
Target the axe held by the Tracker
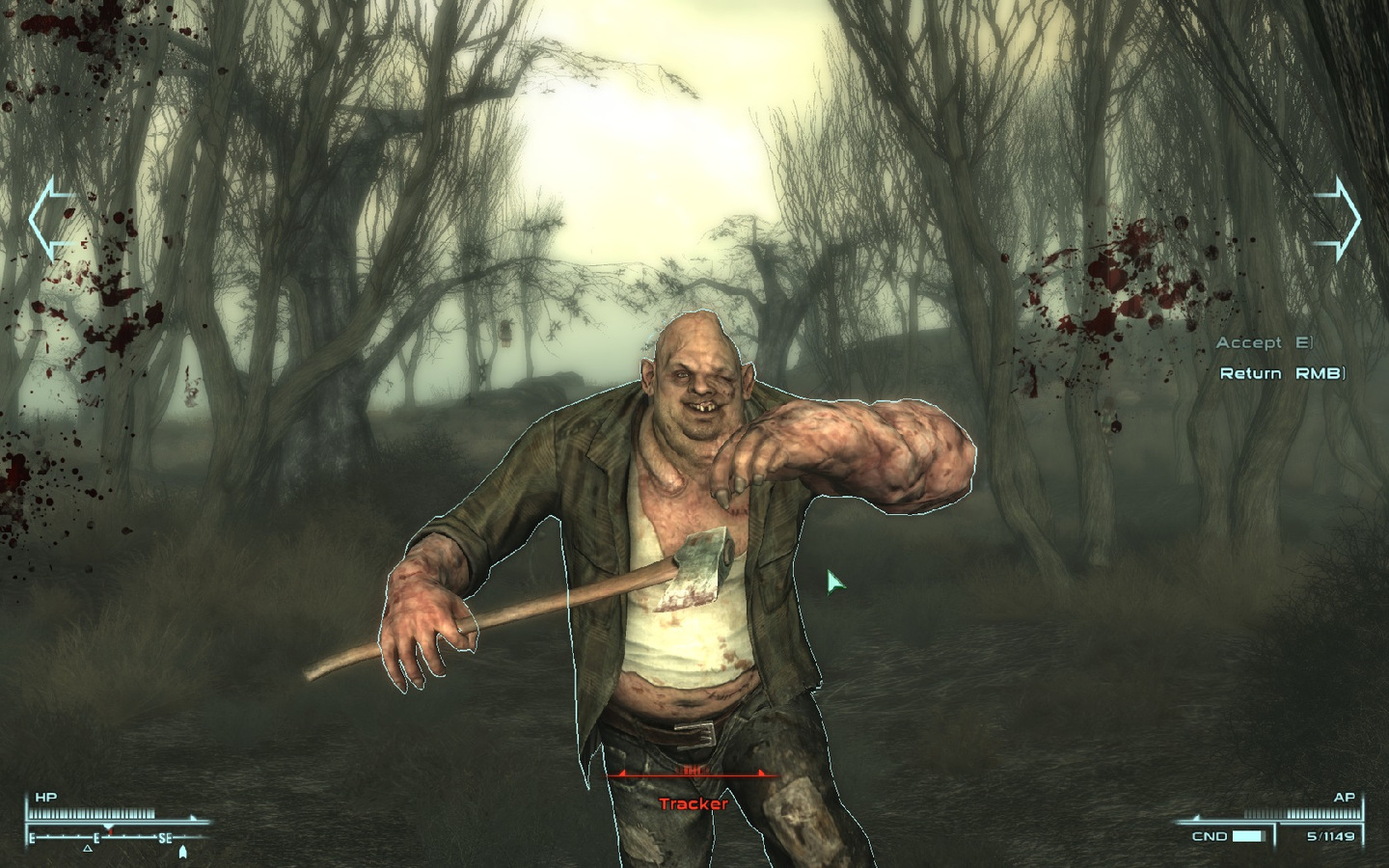point(692,572)
